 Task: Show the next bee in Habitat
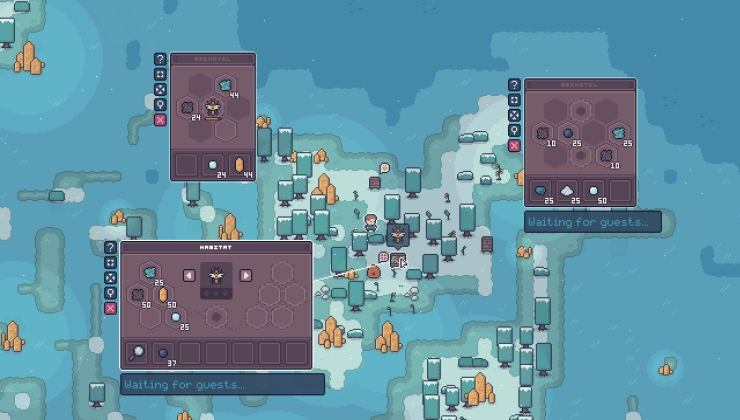tap(245, 275)
